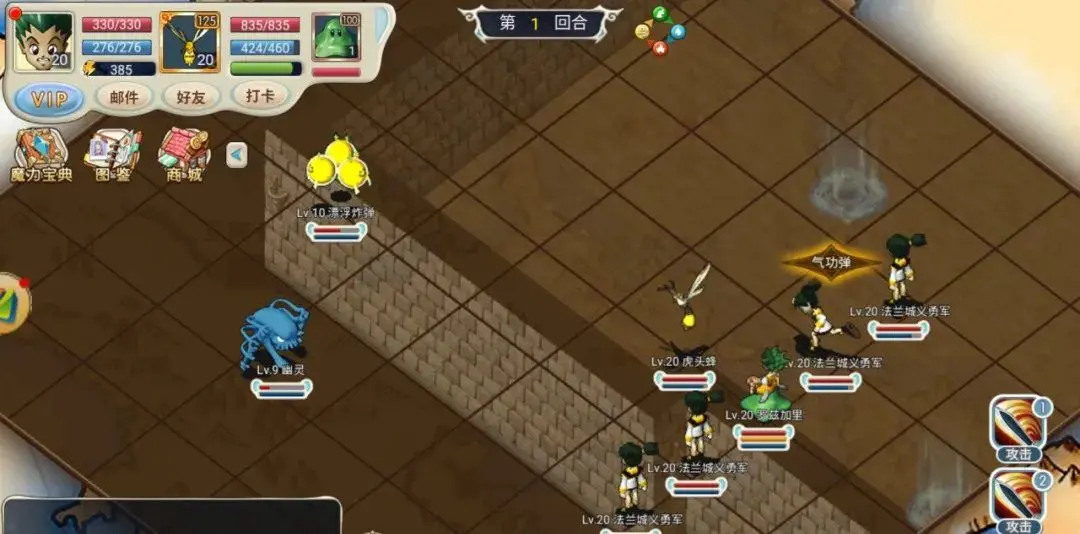The height and width of the screenshot is (534, 1080).
Task: Choose the 攻击 attack button numbered 1
Action: [x=1019, y=429]
